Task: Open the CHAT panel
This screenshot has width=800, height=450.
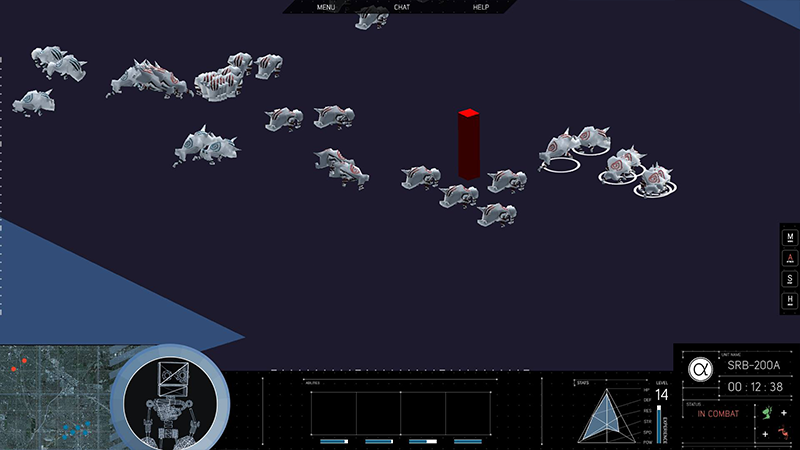Action: tap(402, 7)
